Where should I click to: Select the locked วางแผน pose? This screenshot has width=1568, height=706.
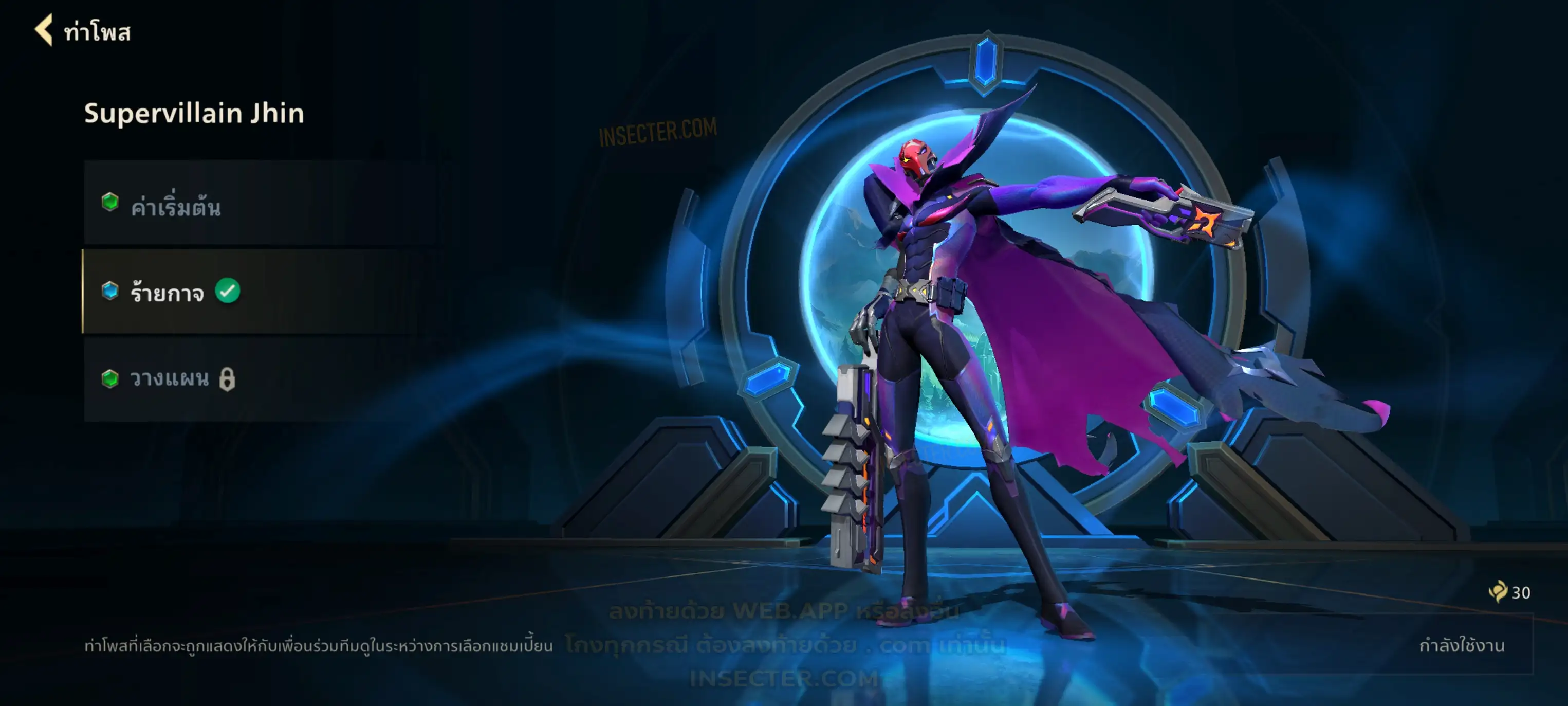pos(255,379)
